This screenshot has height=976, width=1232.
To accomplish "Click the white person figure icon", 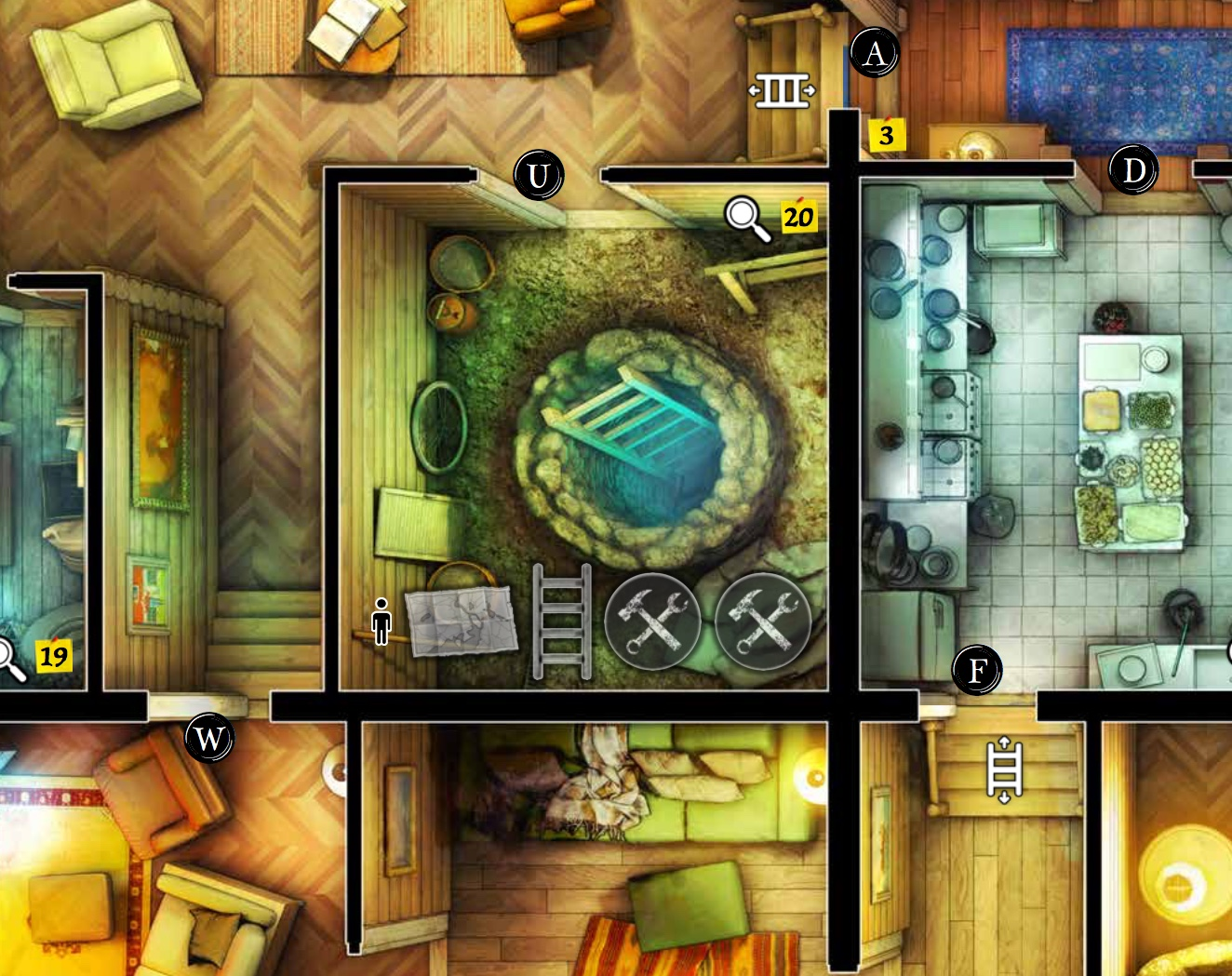I will [381, 620].
